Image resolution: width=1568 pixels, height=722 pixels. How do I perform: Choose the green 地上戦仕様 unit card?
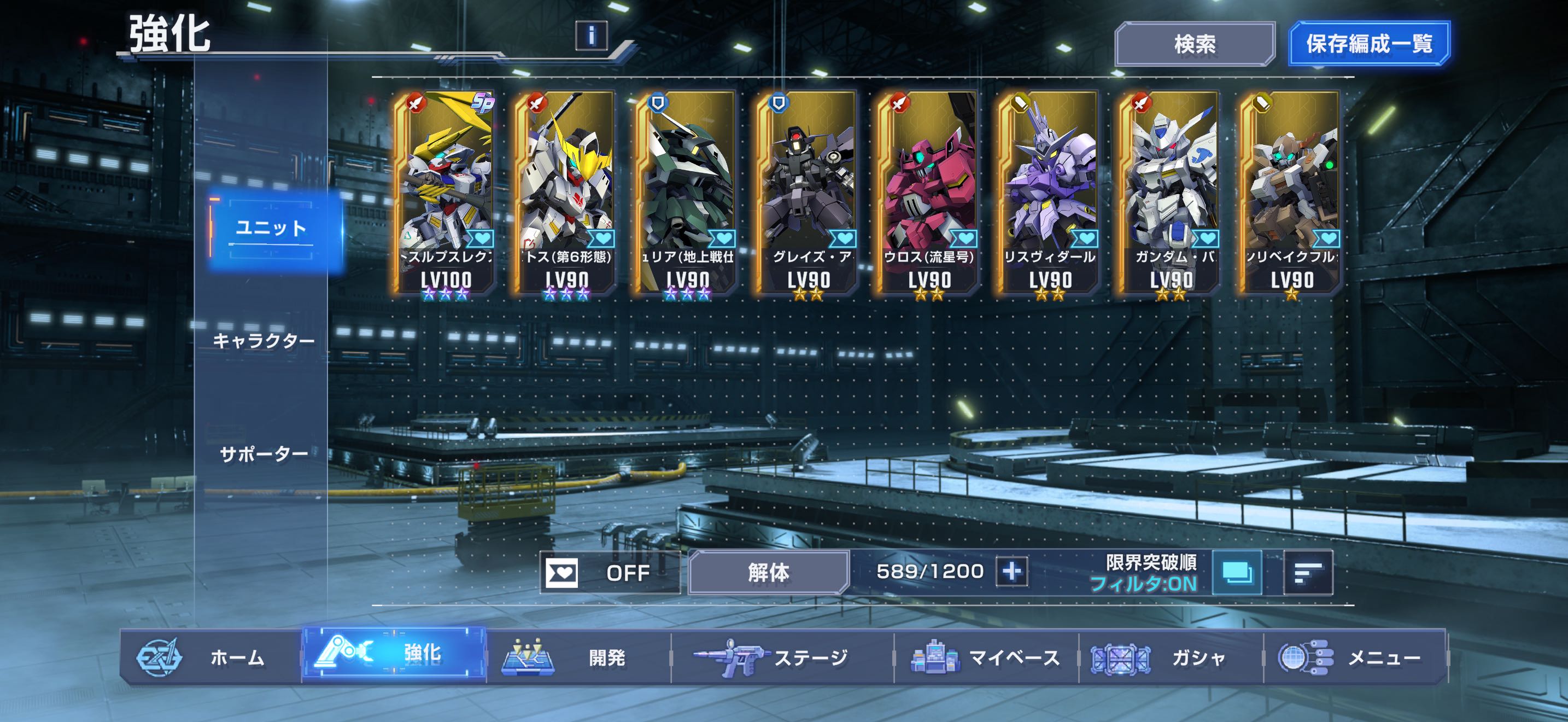click(688, 192)
